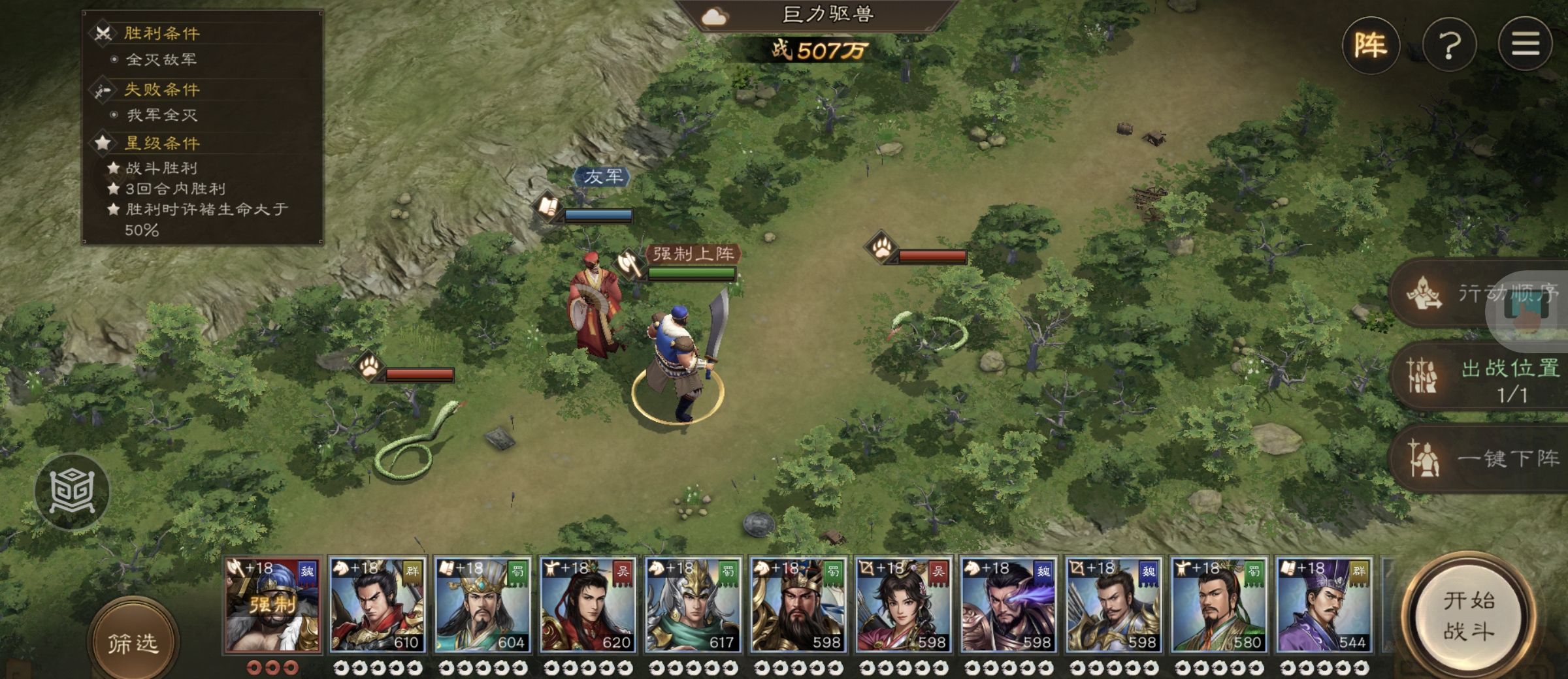This screenshot has width=1568, height=679.
Task: Show help via the question mark button
Action: coord(1449,45)
